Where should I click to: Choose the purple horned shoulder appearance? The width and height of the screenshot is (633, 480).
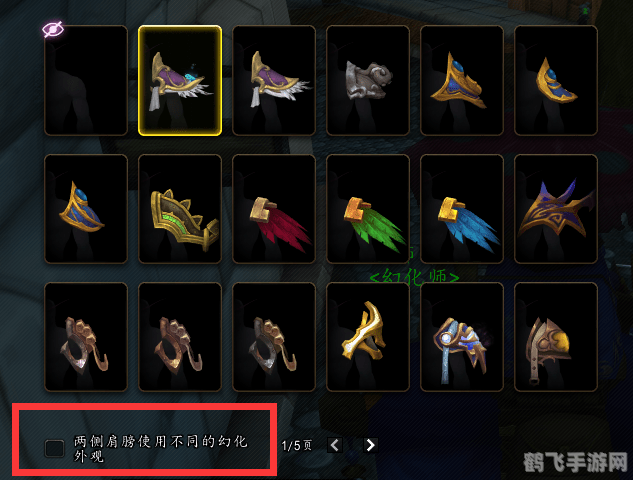point(556,209)
